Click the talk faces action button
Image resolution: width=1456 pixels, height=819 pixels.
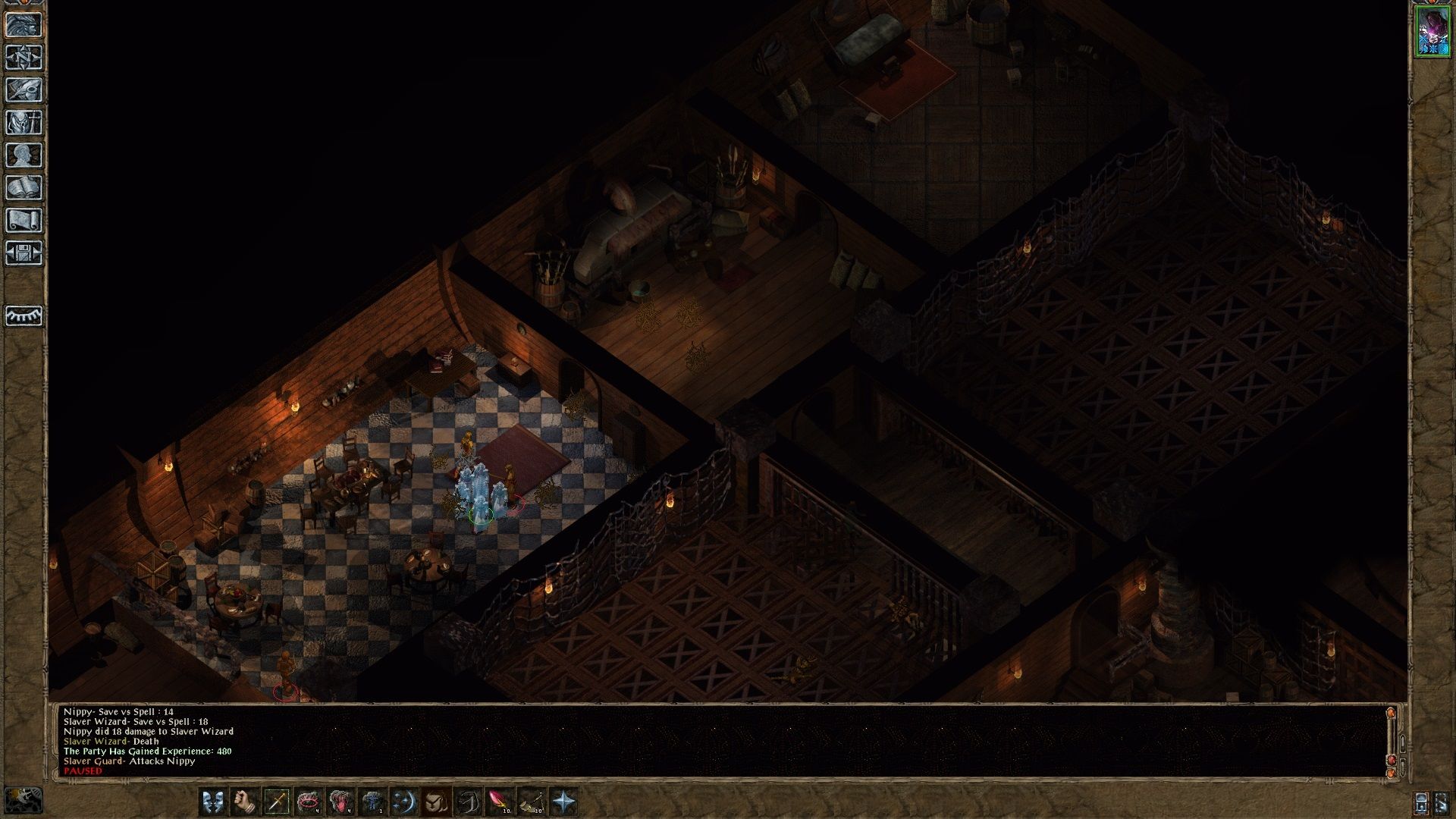(212, 802)
